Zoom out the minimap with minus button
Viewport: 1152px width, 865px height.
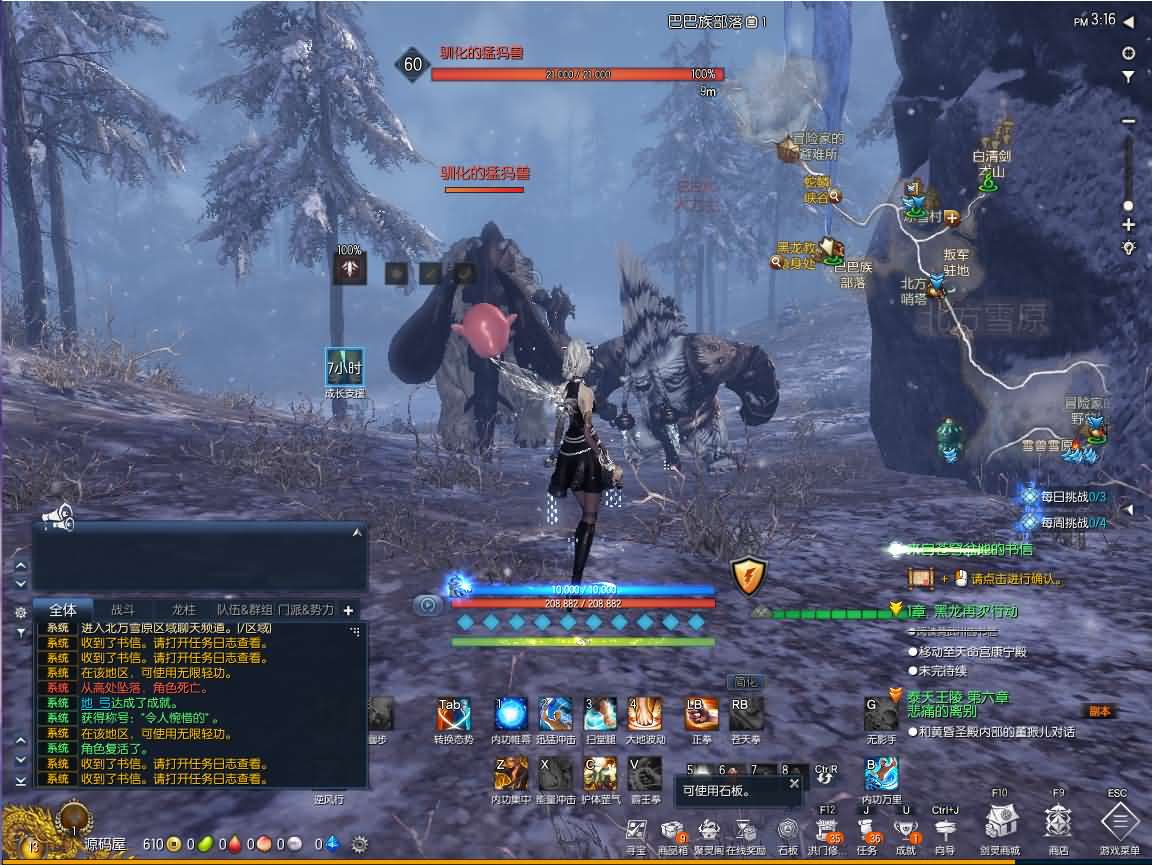(x=1129, y=121)
